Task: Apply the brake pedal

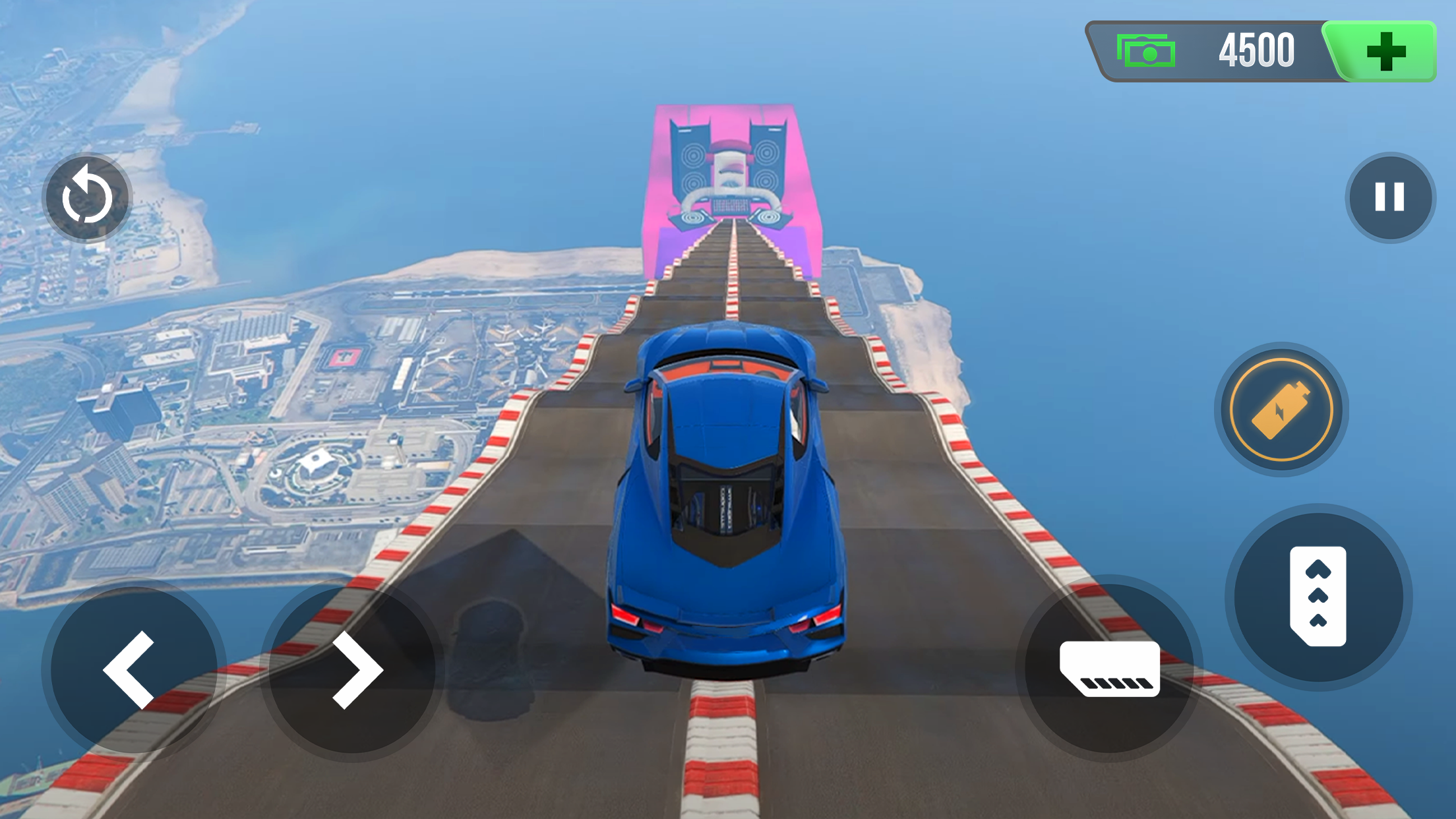Action: [1110, 668]
